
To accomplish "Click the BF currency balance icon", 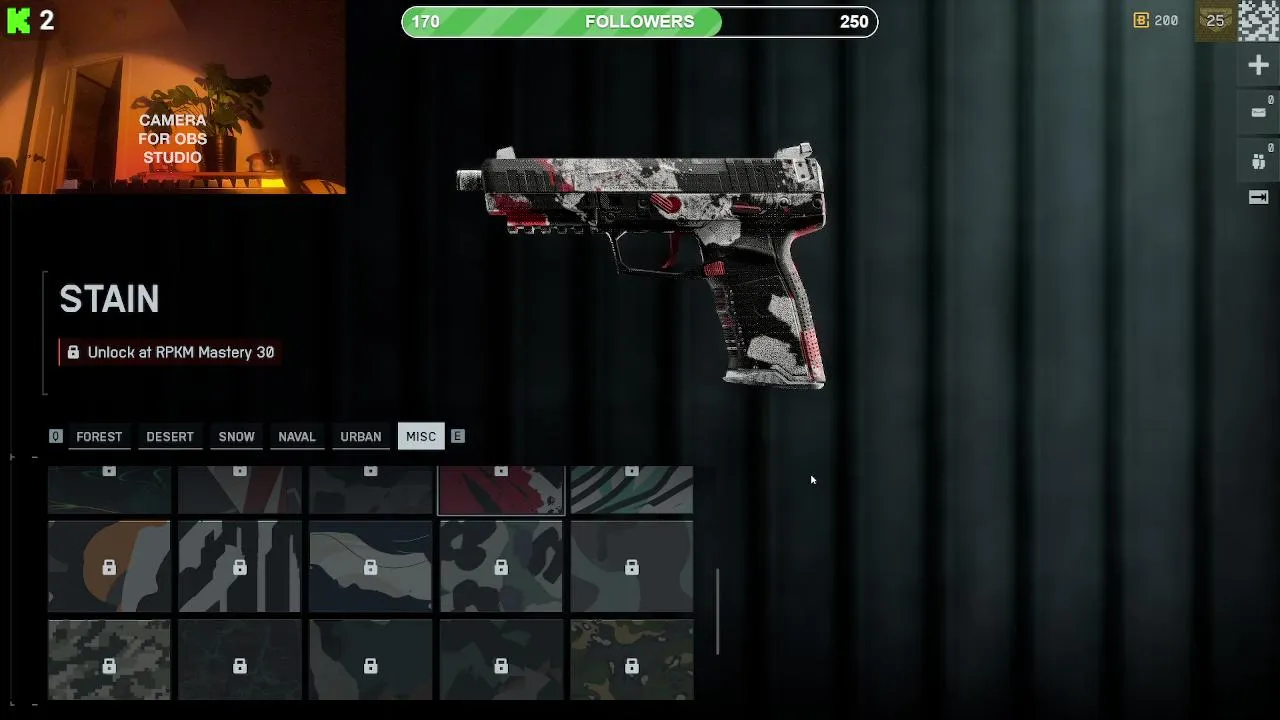I will (x=1141, y=21).
